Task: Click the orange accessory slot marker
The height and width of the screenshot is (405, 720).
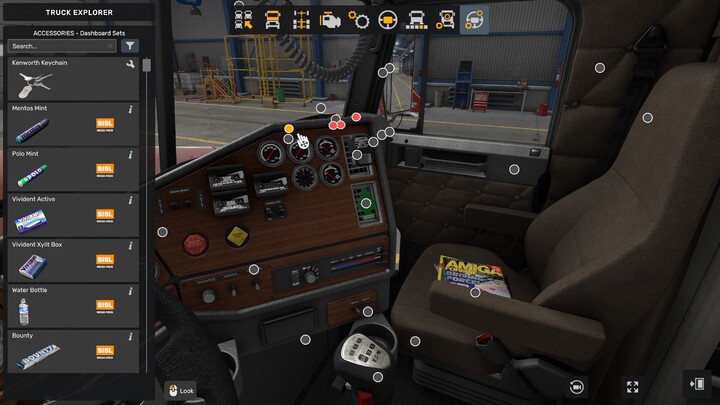Action: [289, 129]
